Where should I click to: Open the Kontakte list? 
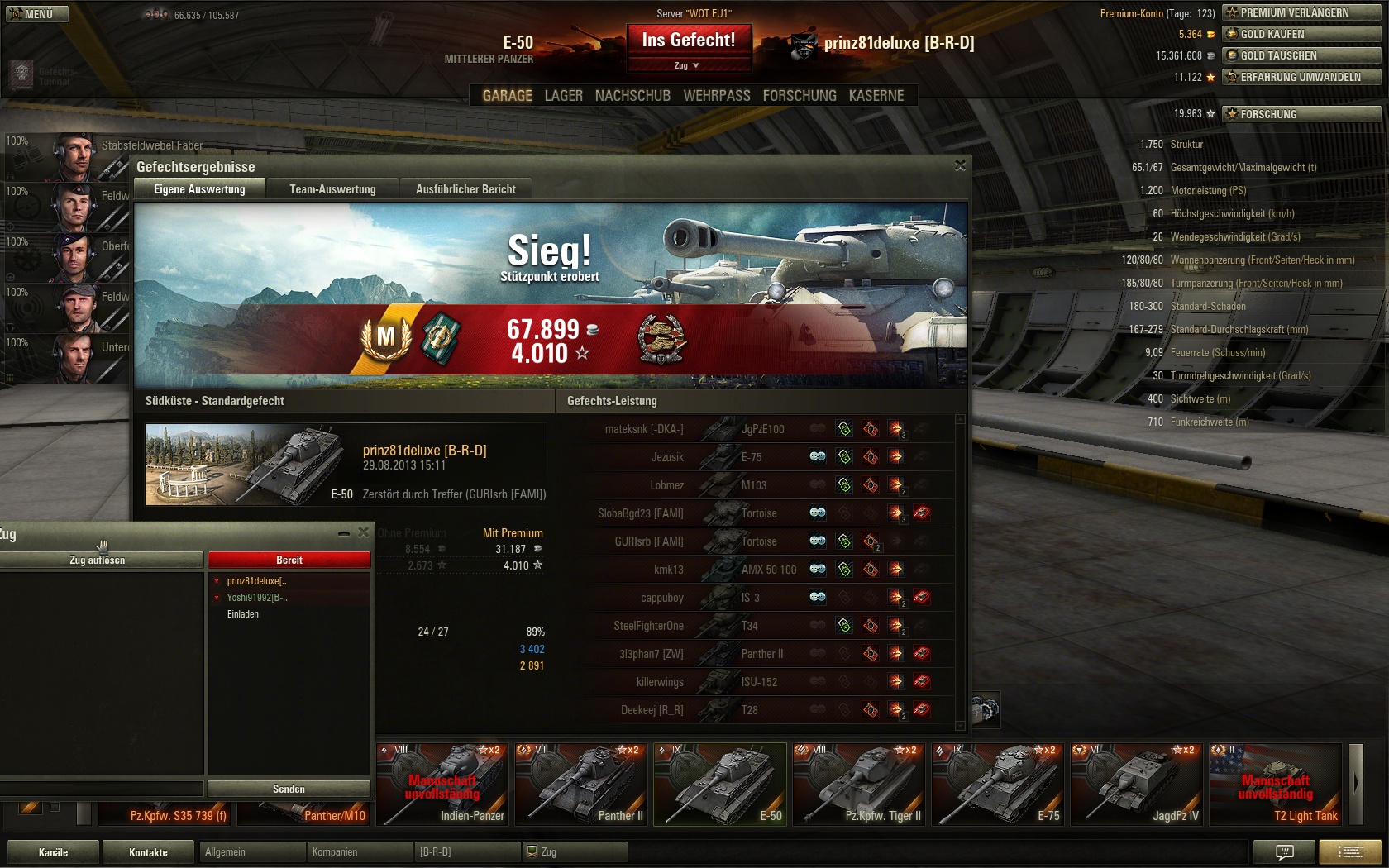tap(148, 852)
